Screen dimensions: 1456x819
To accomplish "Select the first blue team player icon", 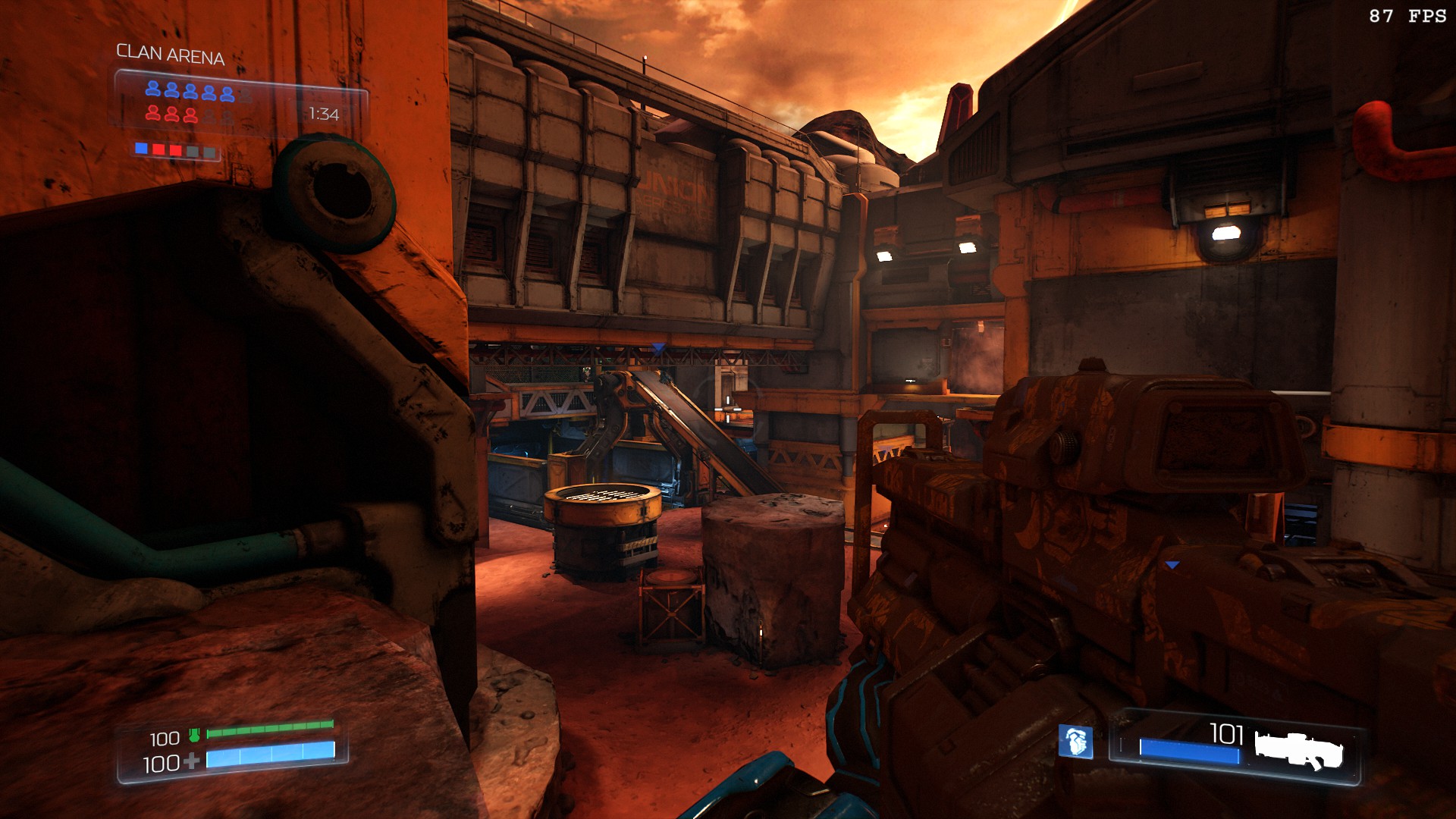I will 152,90.
